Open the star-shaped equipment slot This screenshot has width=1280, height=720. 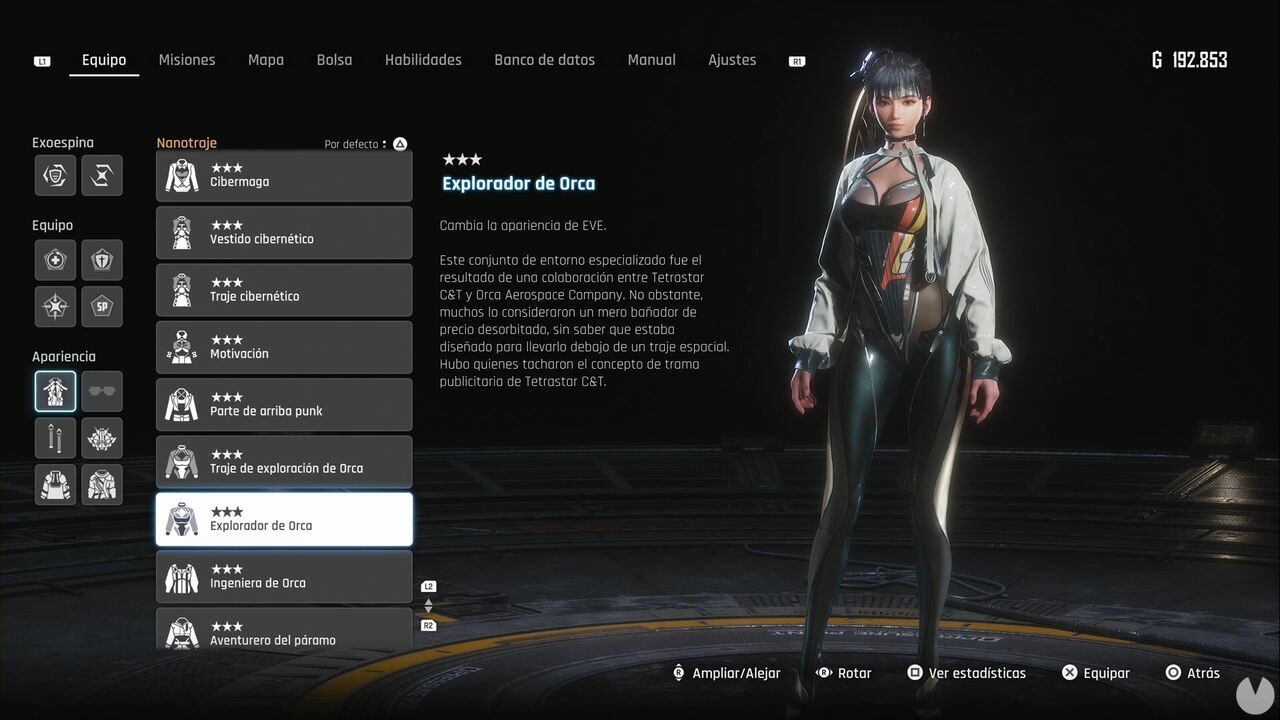55,306
